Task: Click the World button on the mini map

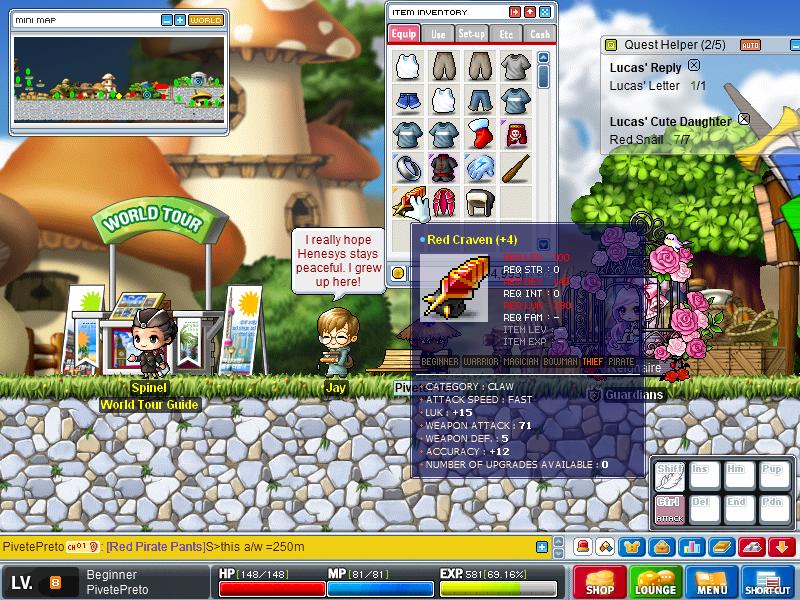Action: 206,20
